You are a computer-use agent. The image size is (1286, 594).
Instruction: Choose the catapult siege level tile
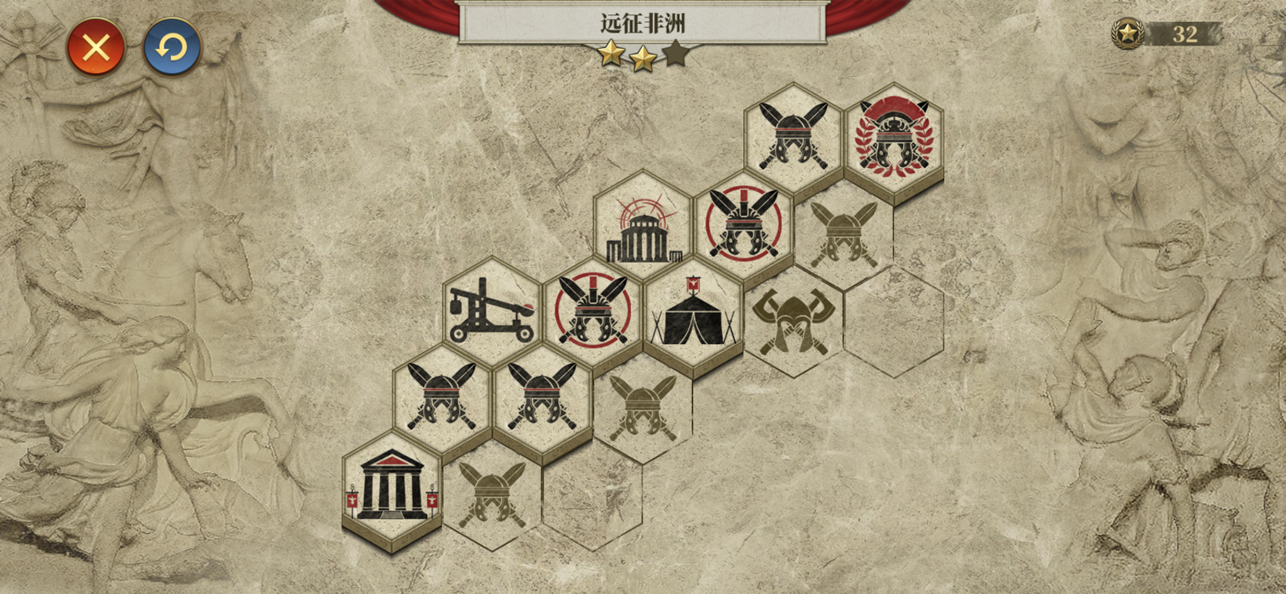point(492,310)
